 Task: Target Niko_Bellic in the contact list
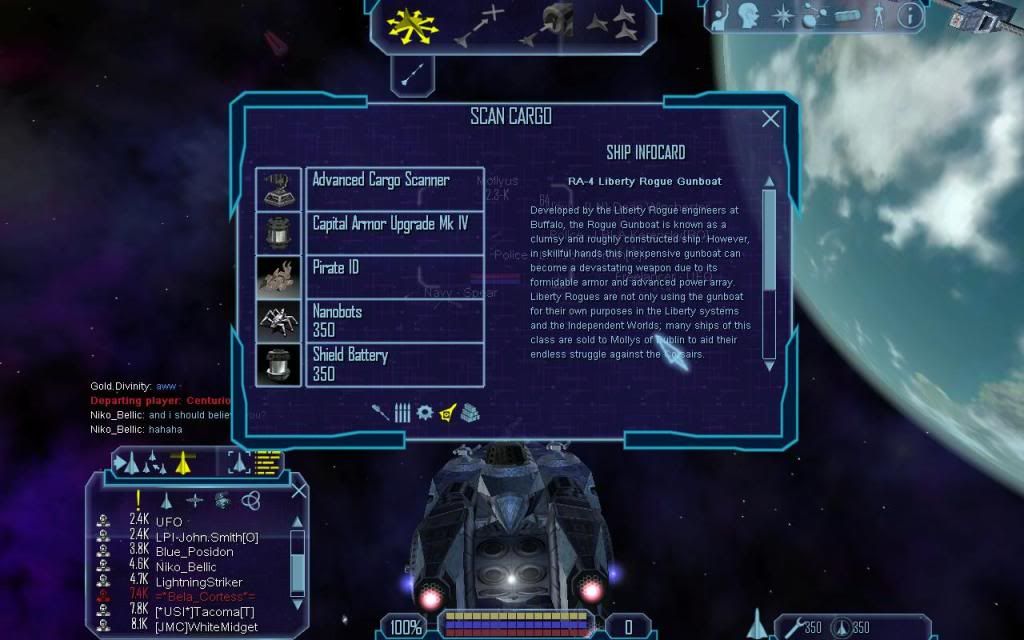coord(185,567)
